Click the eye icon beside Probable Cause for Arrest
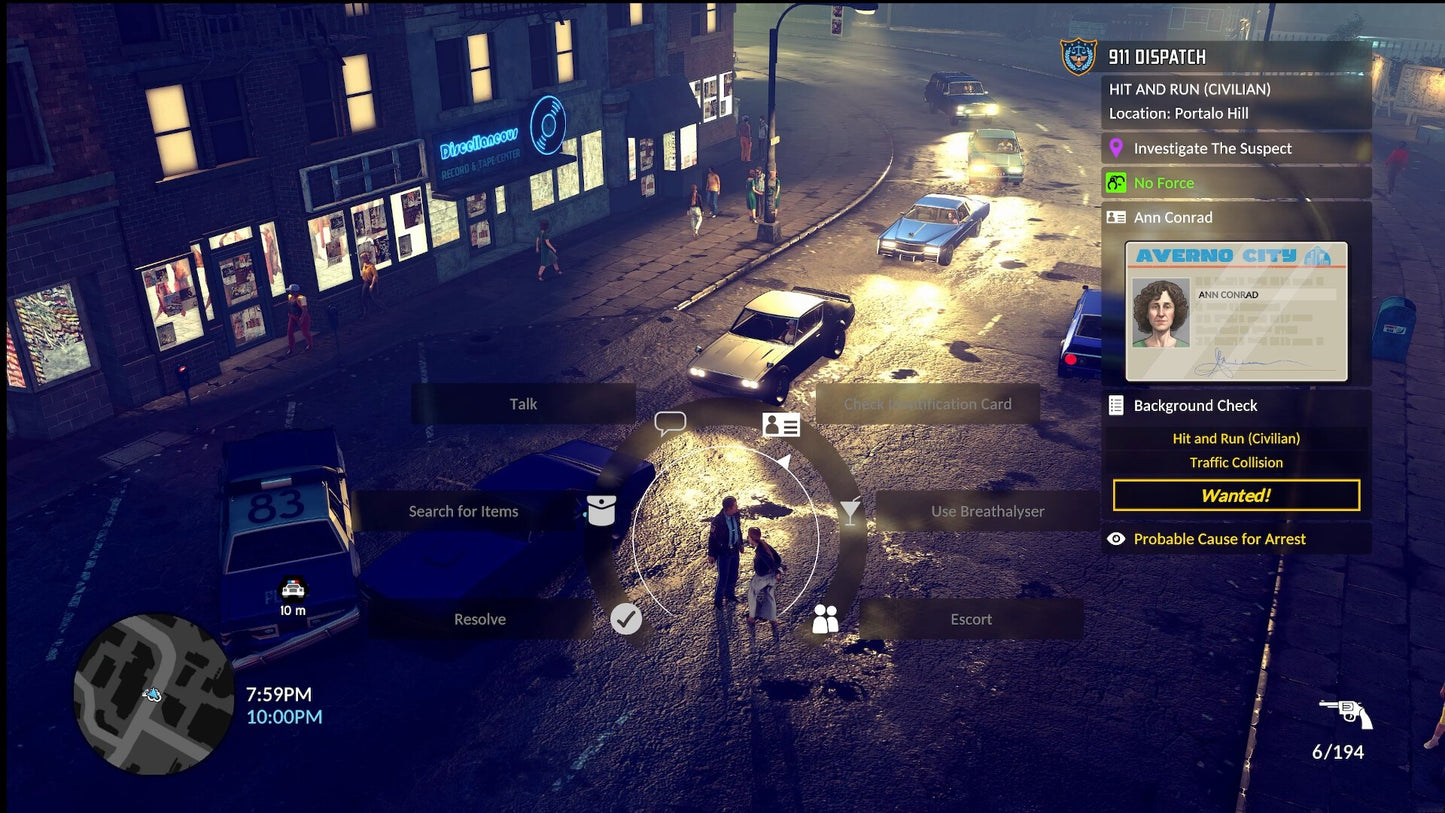This screenshot has height=813, width=1445. 1116,538
